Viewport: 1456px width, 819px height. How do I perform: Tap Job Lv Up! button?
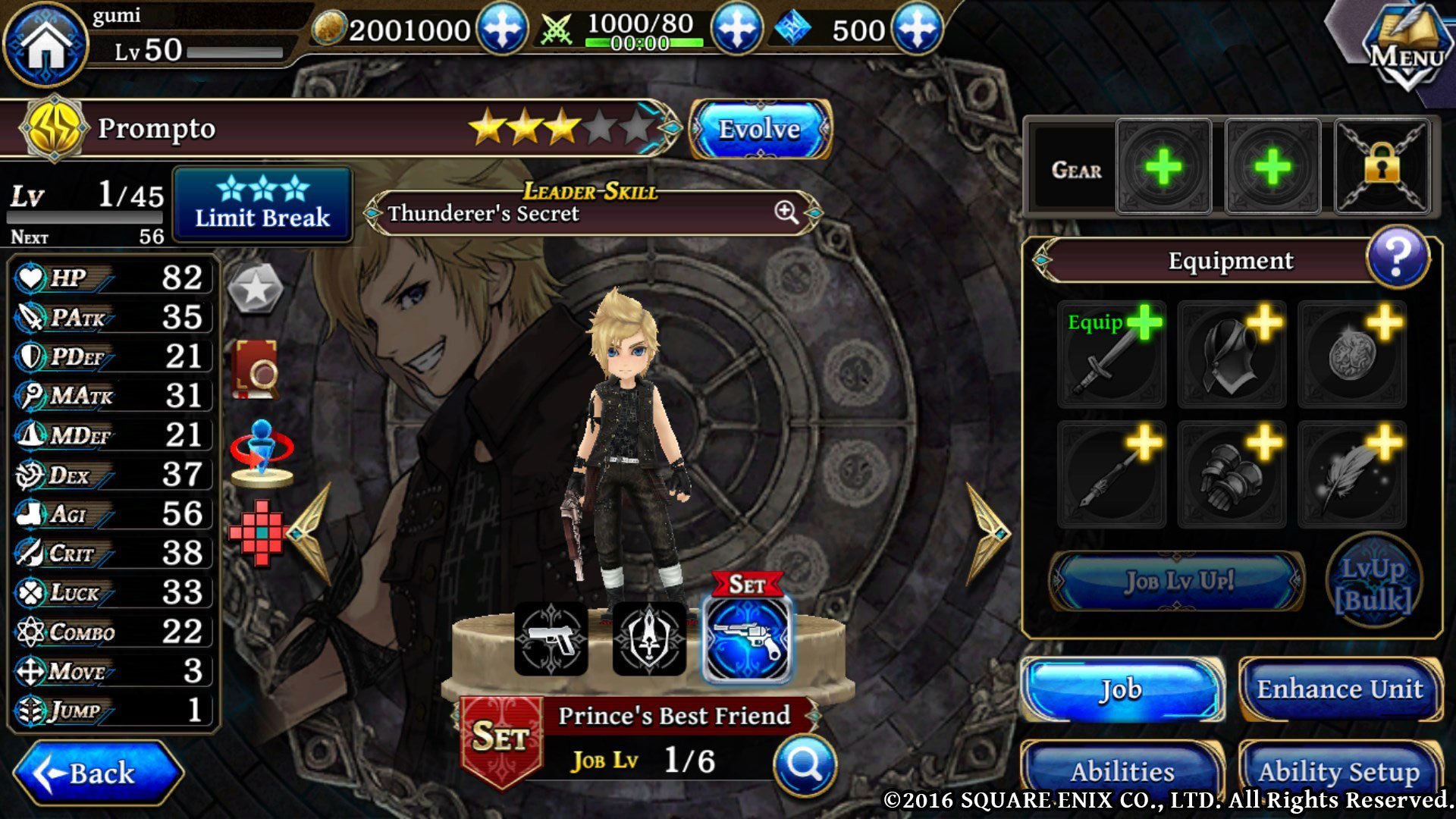tap(1178, 582)
